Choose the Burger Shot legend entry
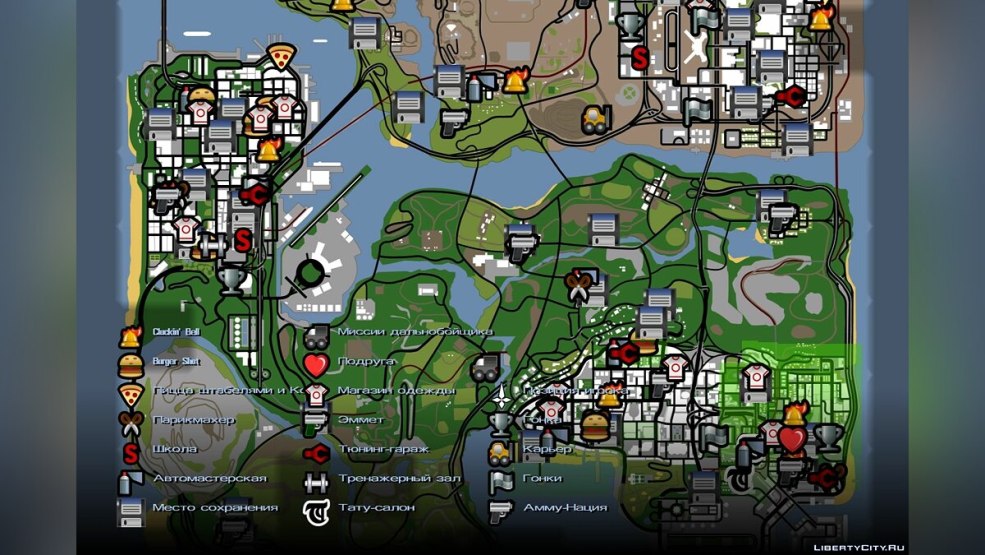The image size is (985, 555). coord(176,361)
